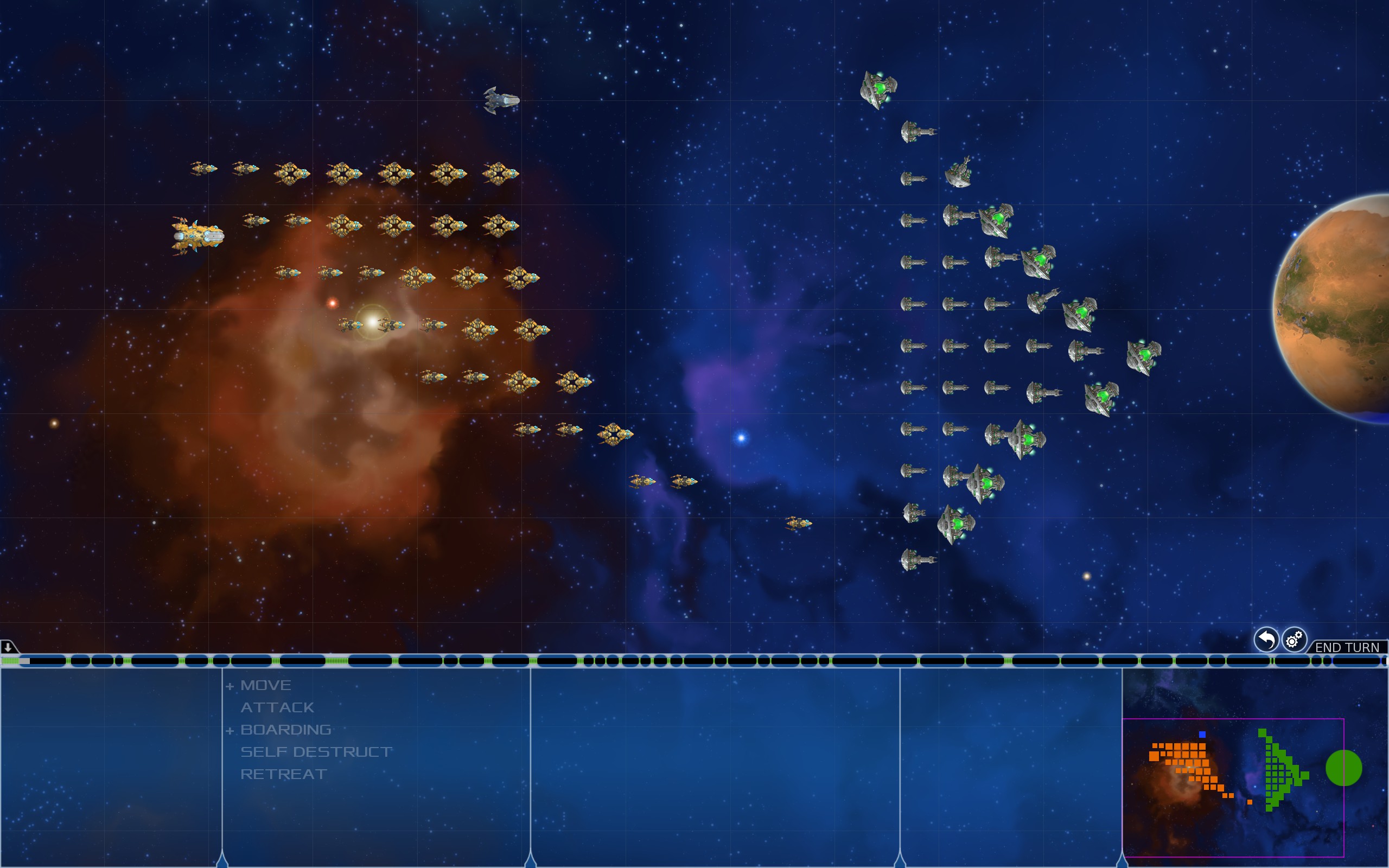Expand the BOARDING plus sign

point(230,731)
